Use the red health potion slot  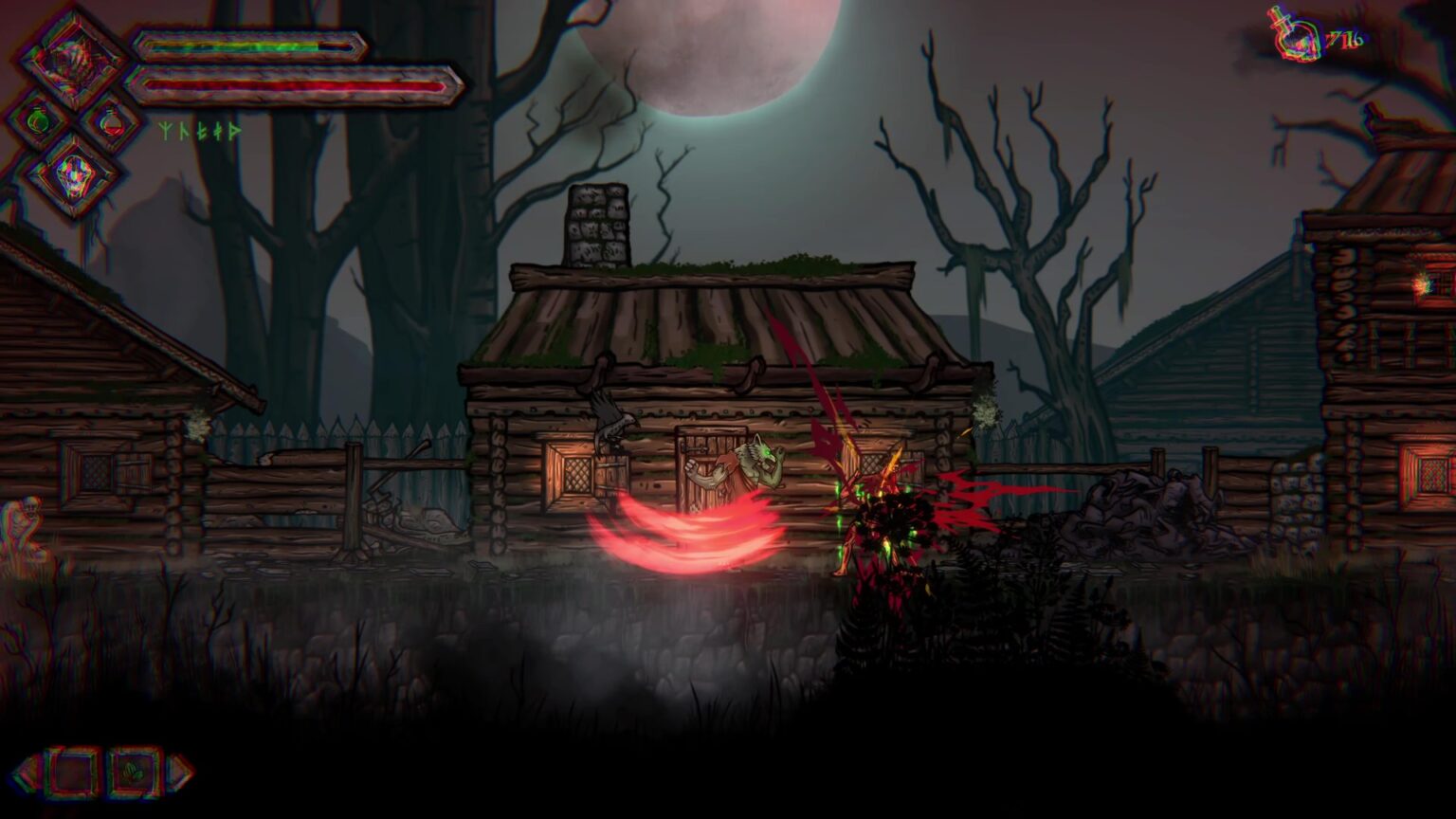111,121
